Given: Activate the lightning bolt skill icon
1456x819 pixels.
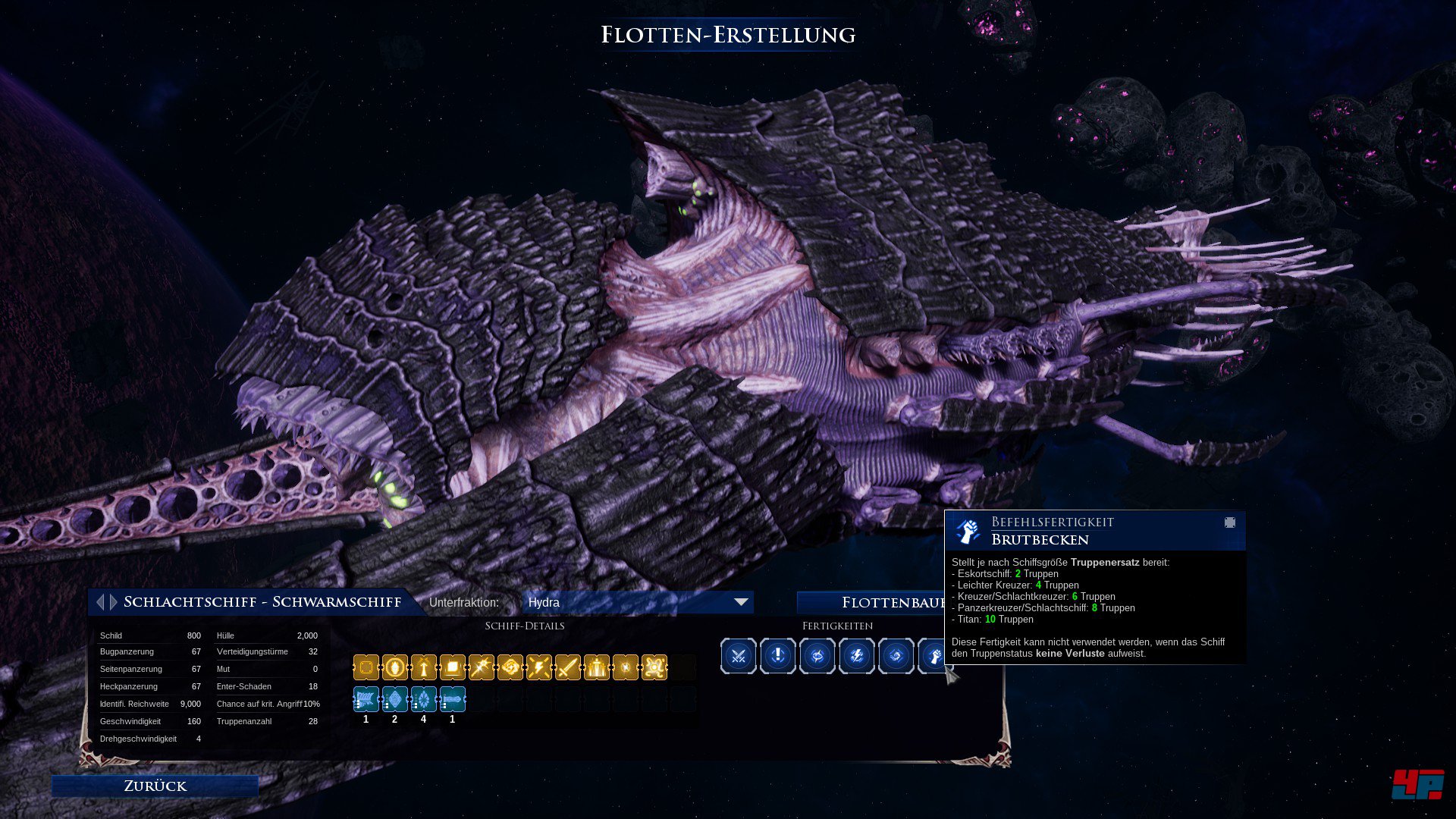Looking at the screenshot, I should [x=857, y=656].
